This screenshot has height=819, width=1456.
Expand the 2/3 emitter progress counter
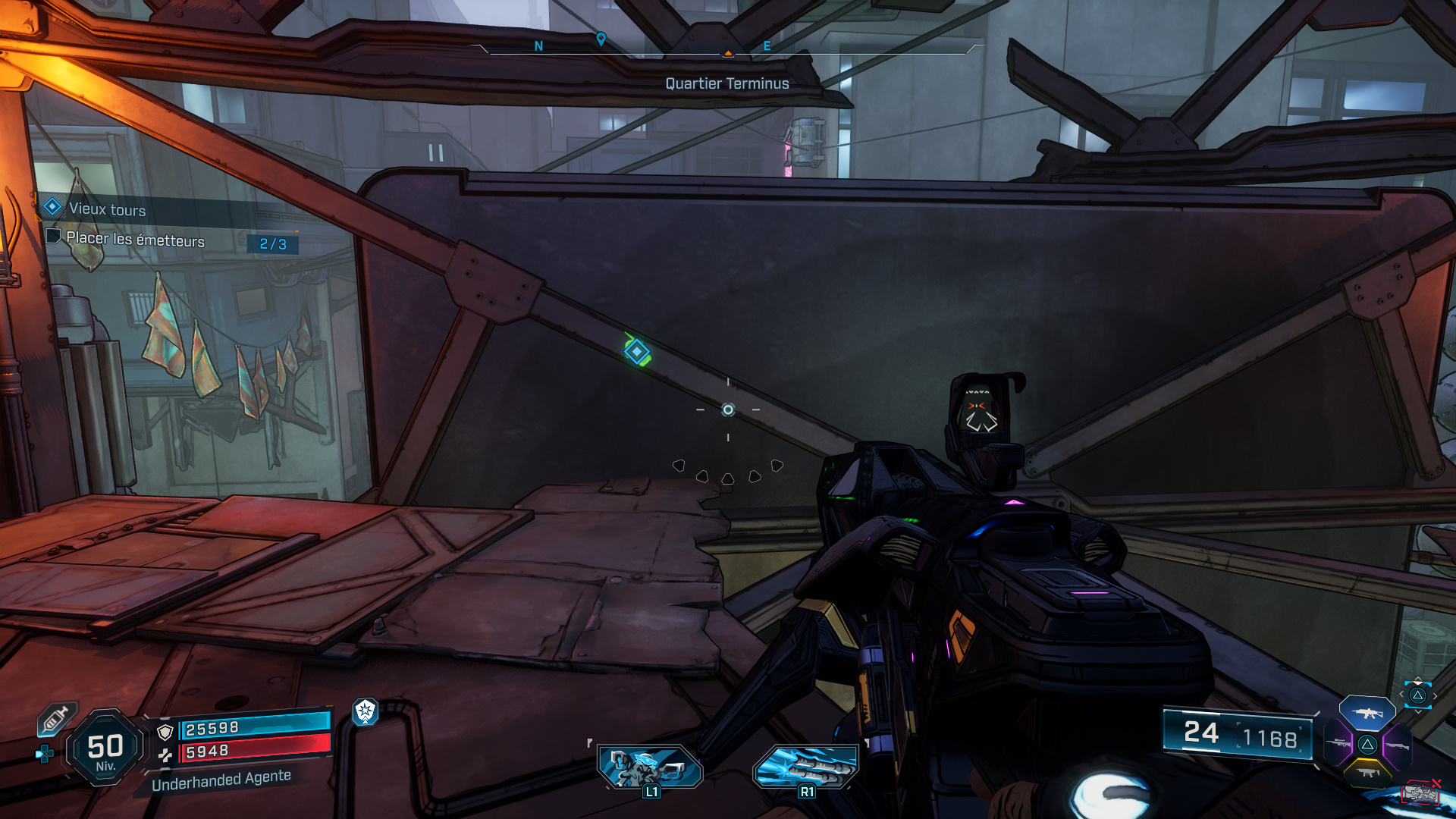pos(271,245)
